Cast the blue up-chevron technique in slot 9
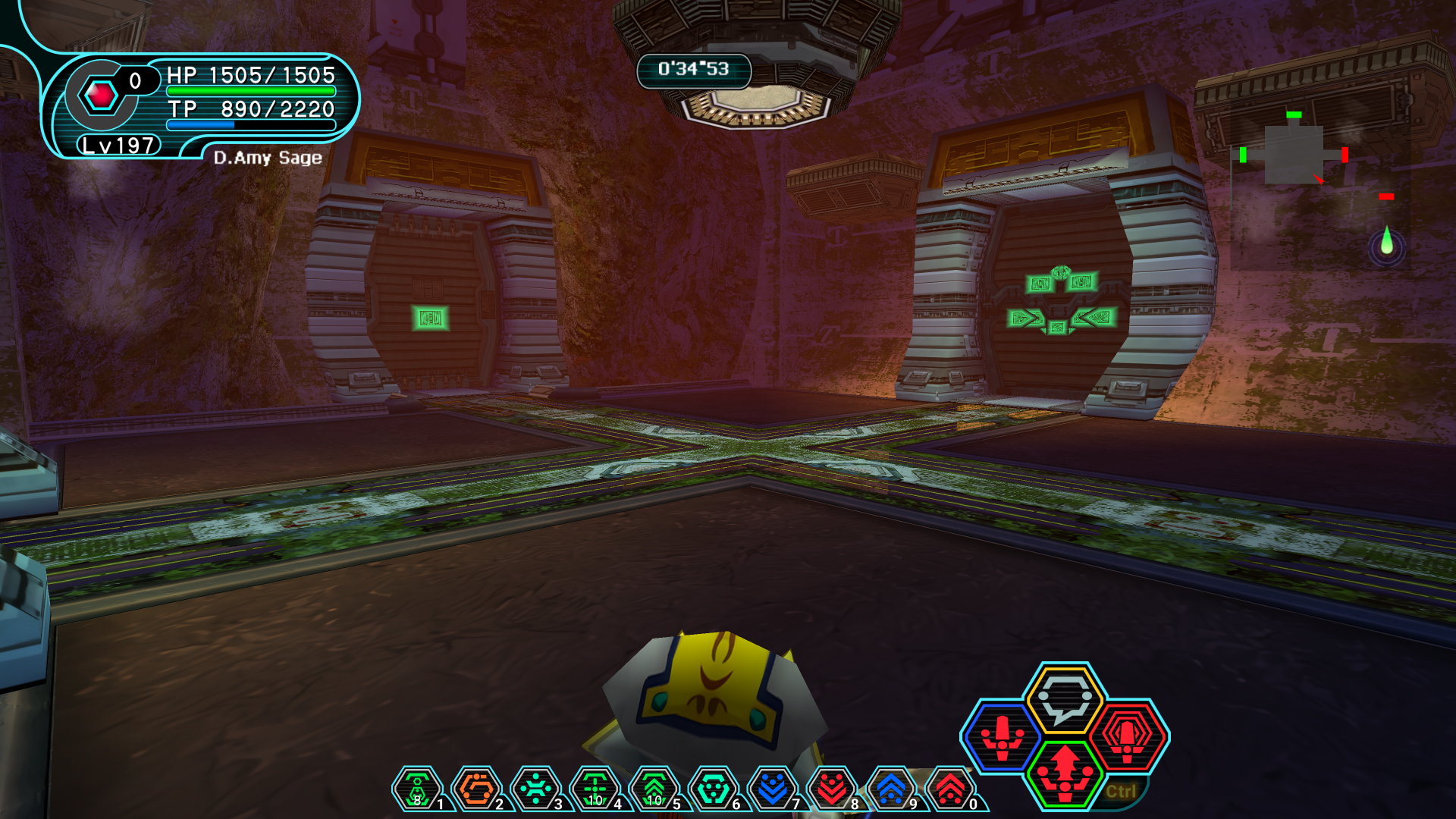The width and height of the screenshot is (1456, 819). tap(890, 789)
